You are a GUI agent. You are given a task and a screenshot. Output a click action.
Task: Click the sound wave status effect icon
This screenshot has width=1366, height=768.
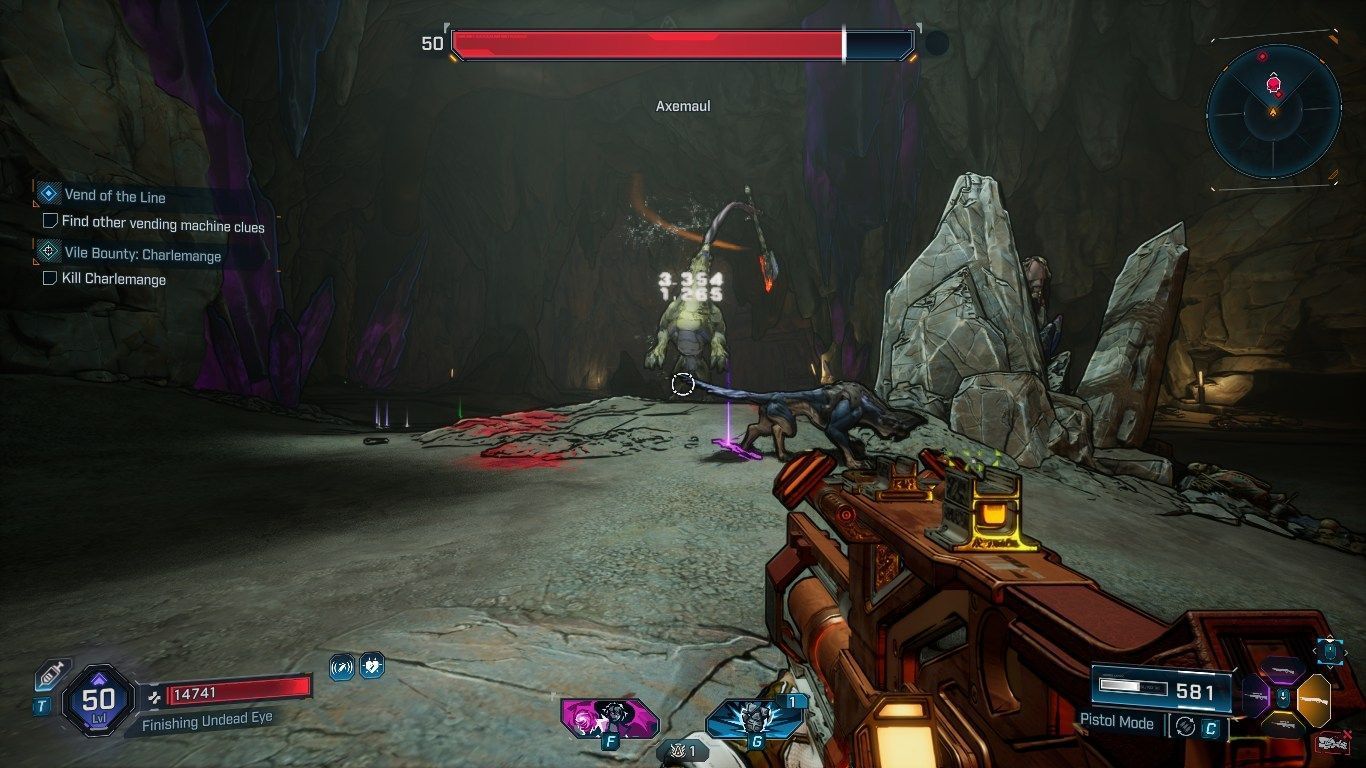(342, 666)
